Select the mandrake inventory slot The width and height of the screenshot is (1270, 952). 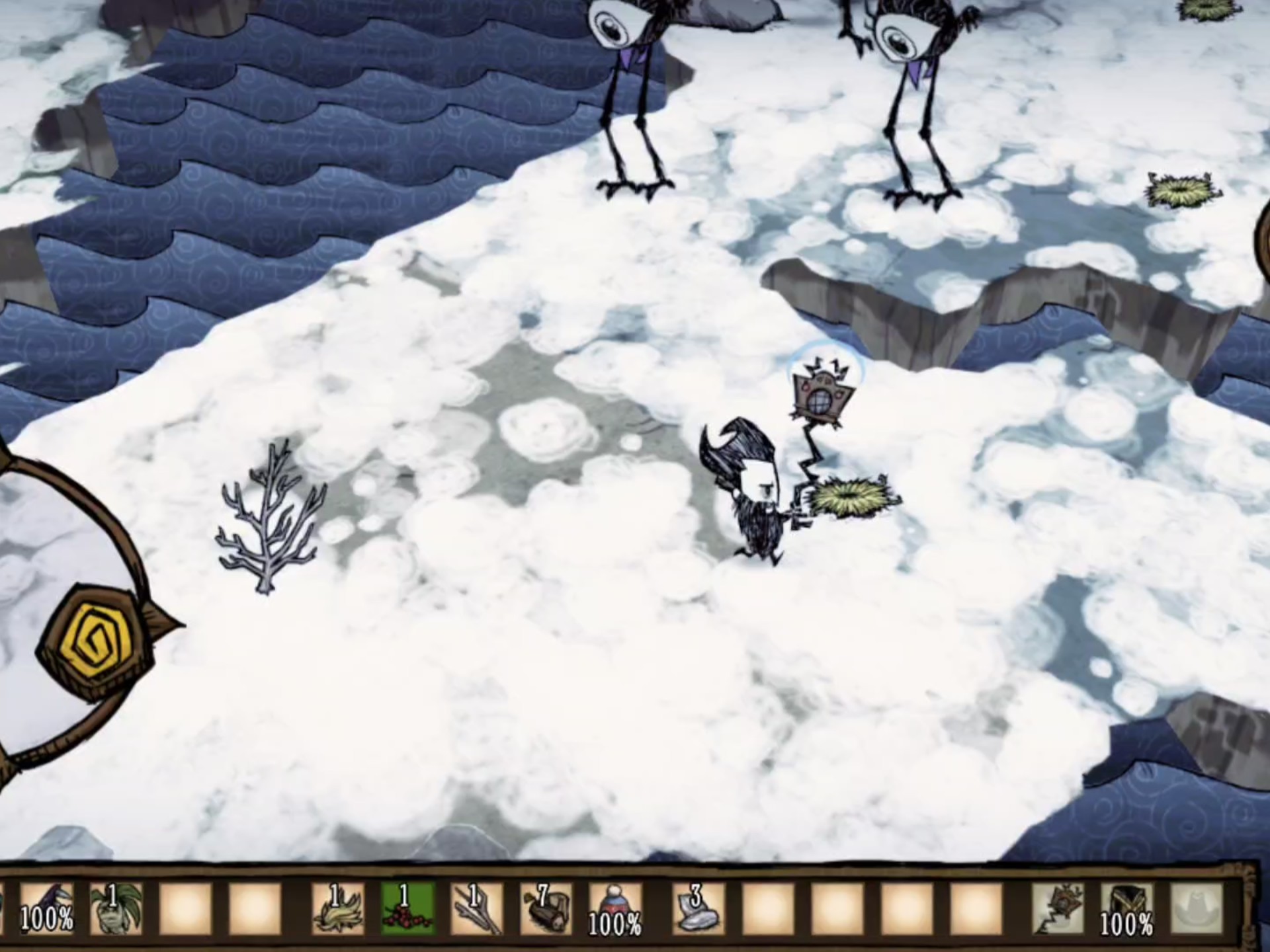(116, 908)
